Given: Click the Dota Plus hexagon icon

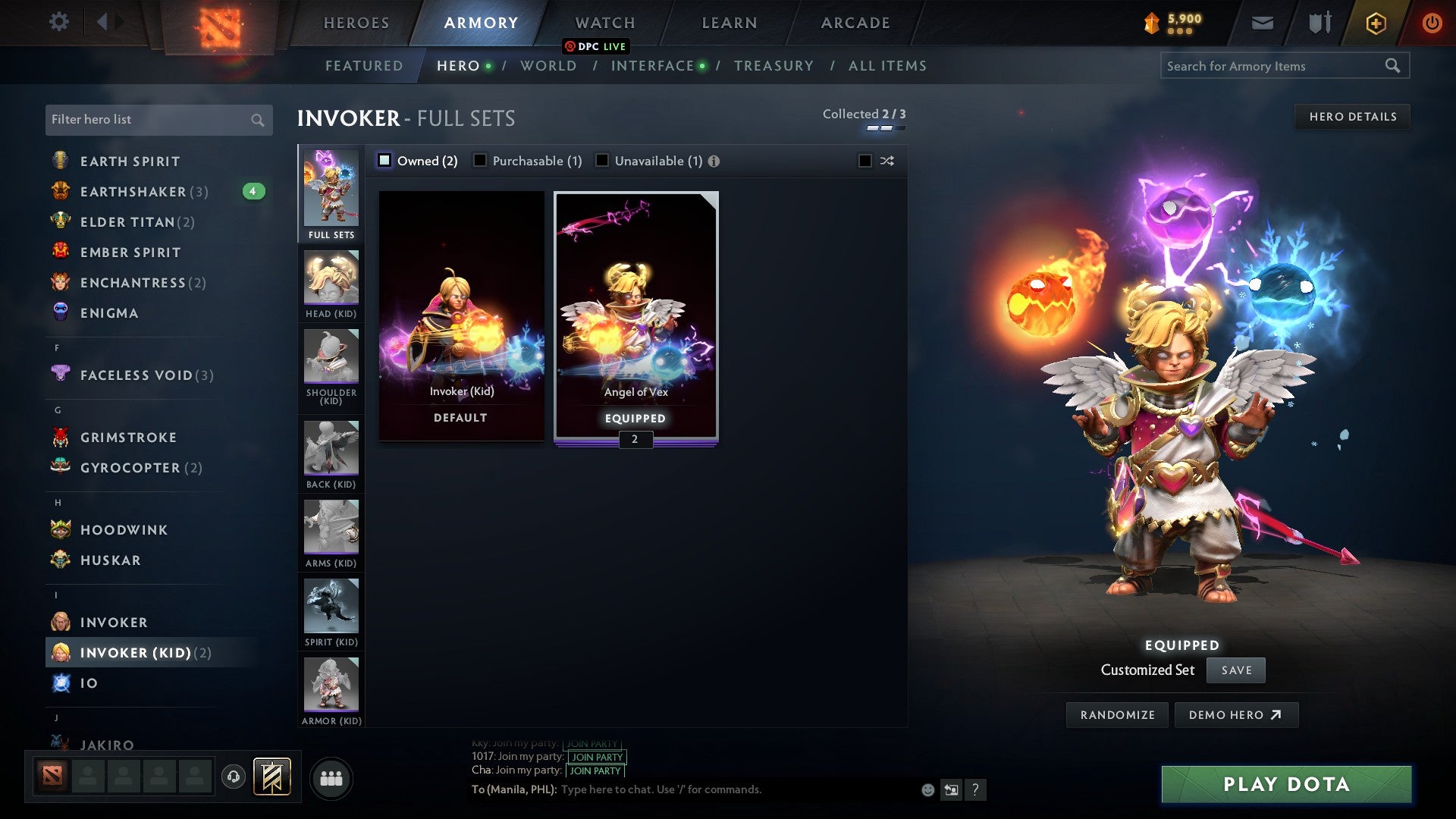Looking at the screenshot, I should click(x=1375, y=22).
